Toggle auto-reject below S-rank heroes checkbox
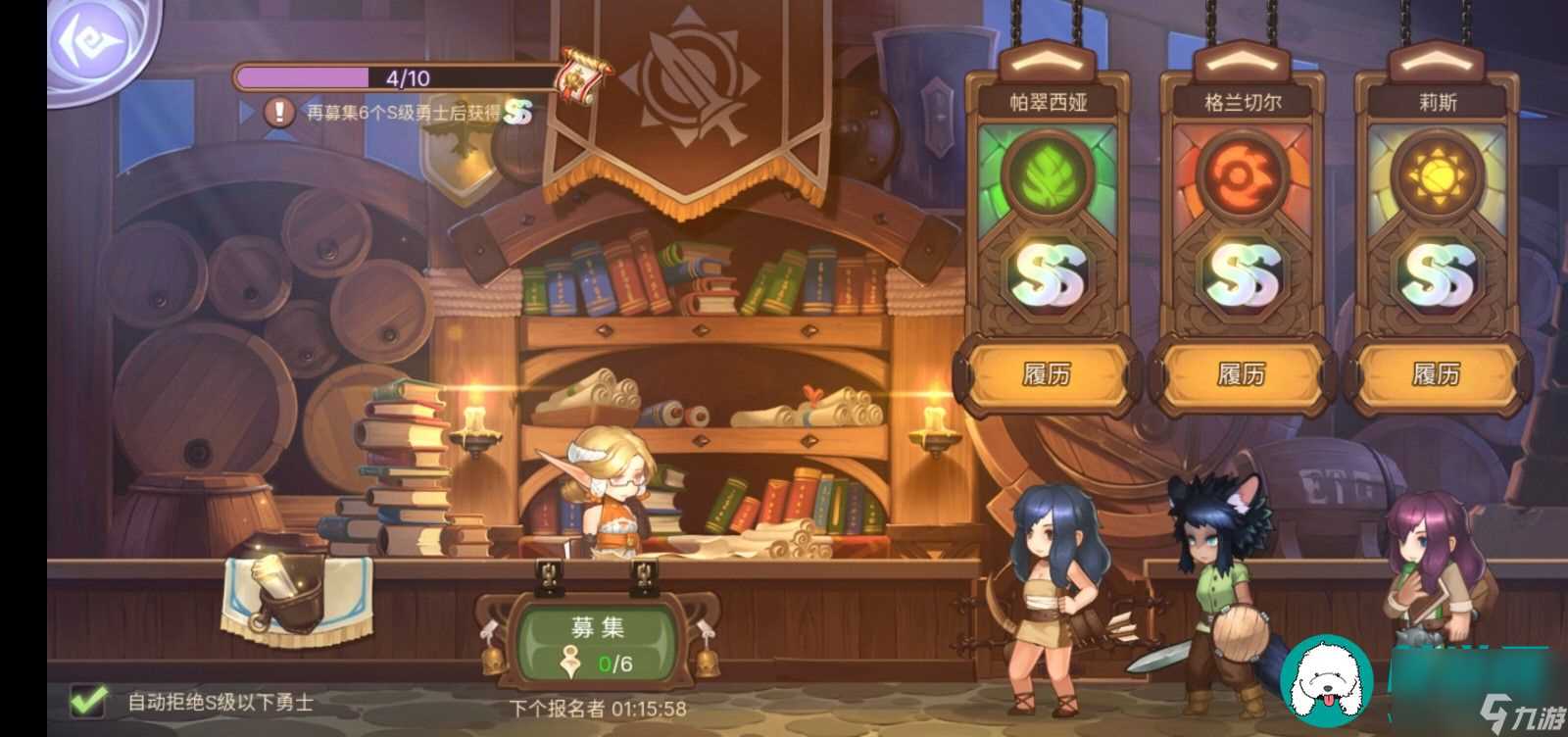1568x737 pixels. pyautogui.click(x=89, y=701)
